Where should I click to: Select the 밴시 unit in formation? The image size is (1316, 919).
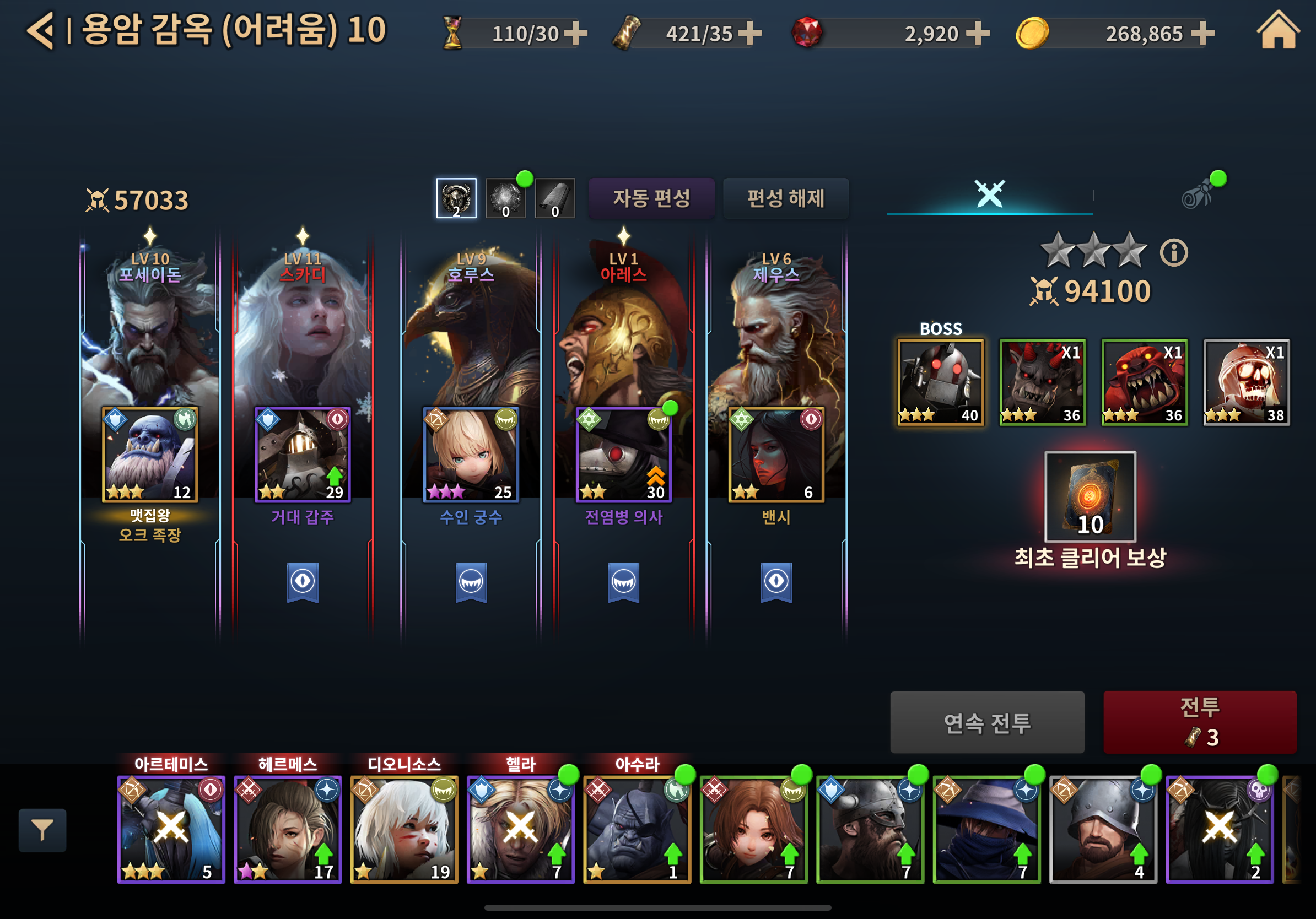tap(775, 455)
